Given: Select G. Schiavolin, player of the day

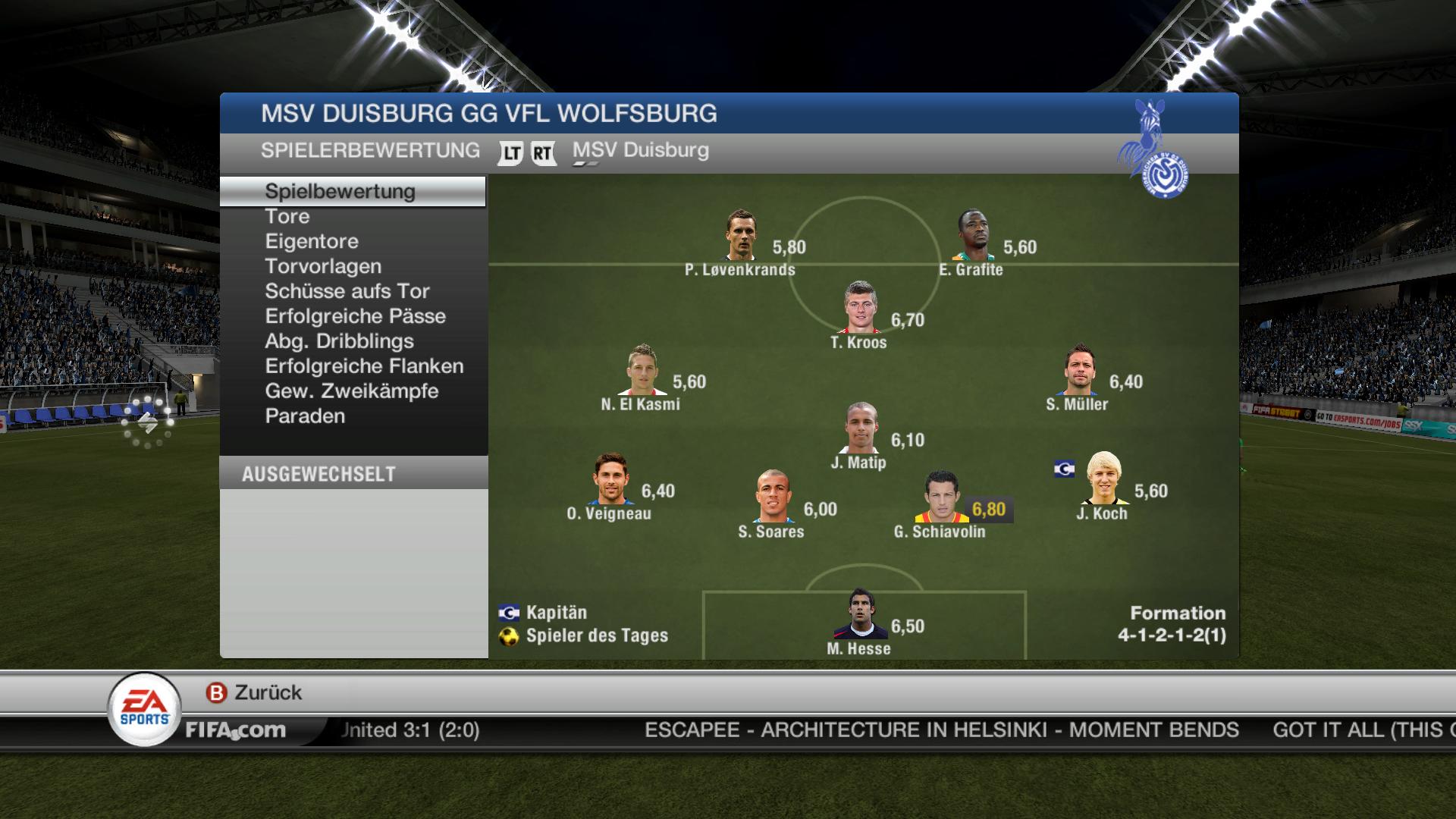Looking at the screenshot, I should 941,498.
